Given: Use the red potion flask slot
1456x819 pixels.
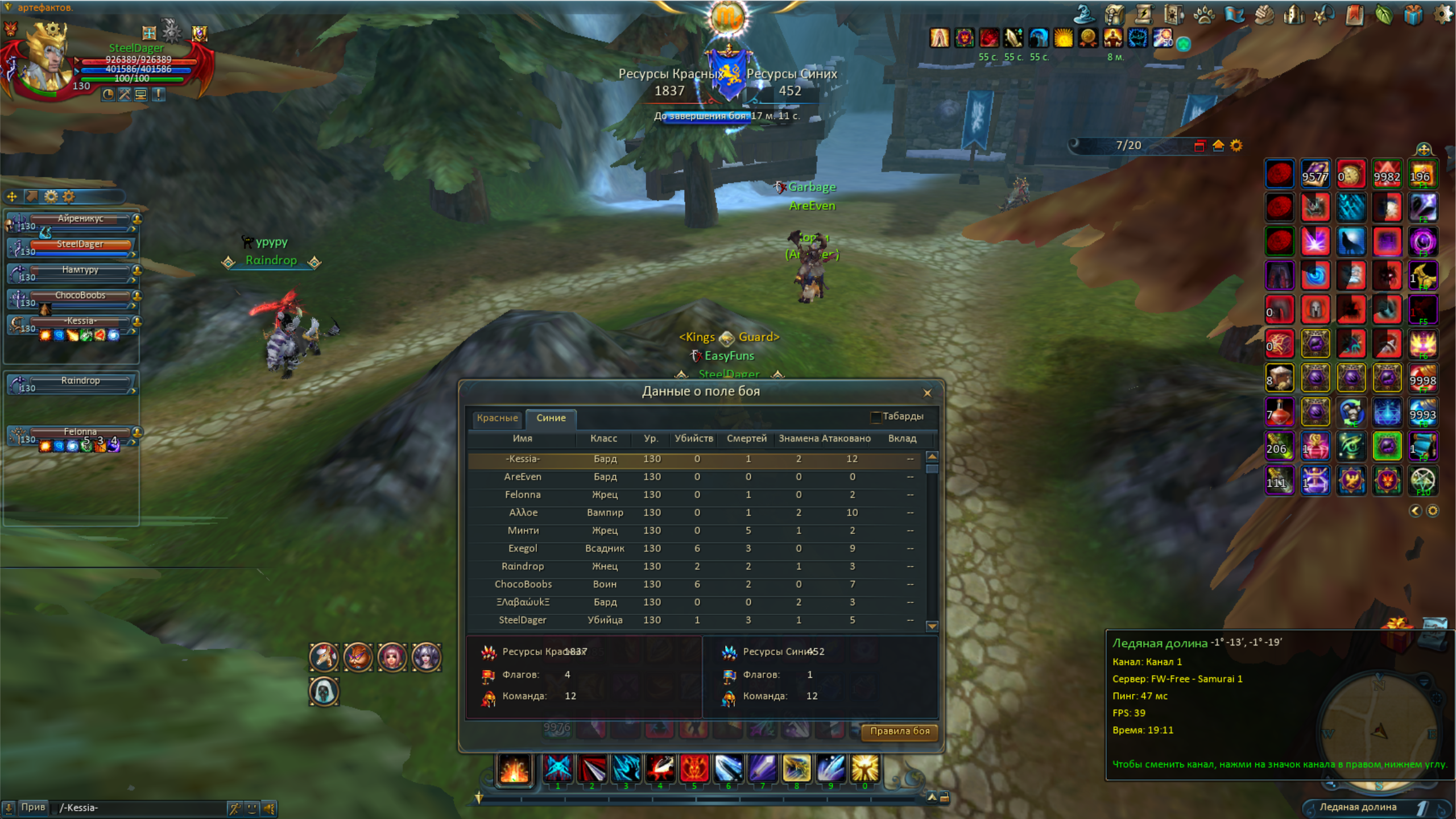Looking at the screenshot, I should coord(1279,412).
